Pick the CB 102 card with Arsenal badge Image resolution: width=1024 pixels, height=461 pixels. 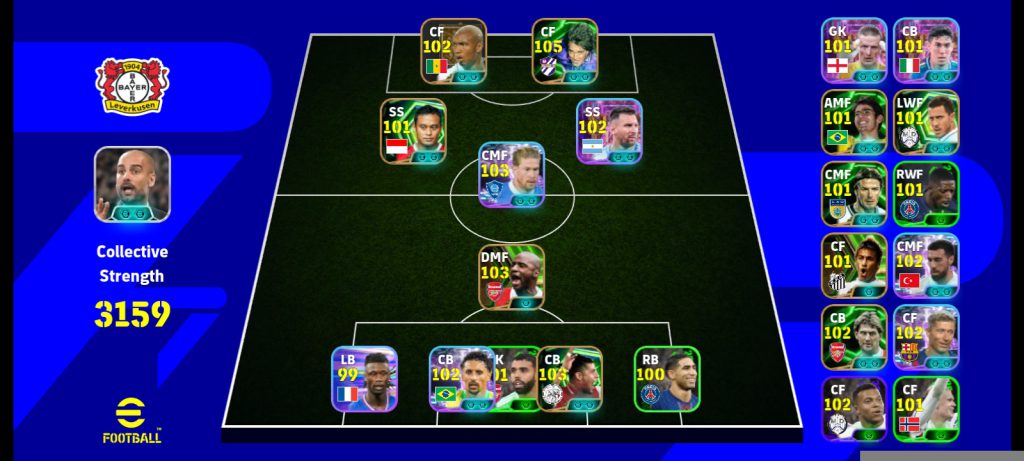point(854,337)
